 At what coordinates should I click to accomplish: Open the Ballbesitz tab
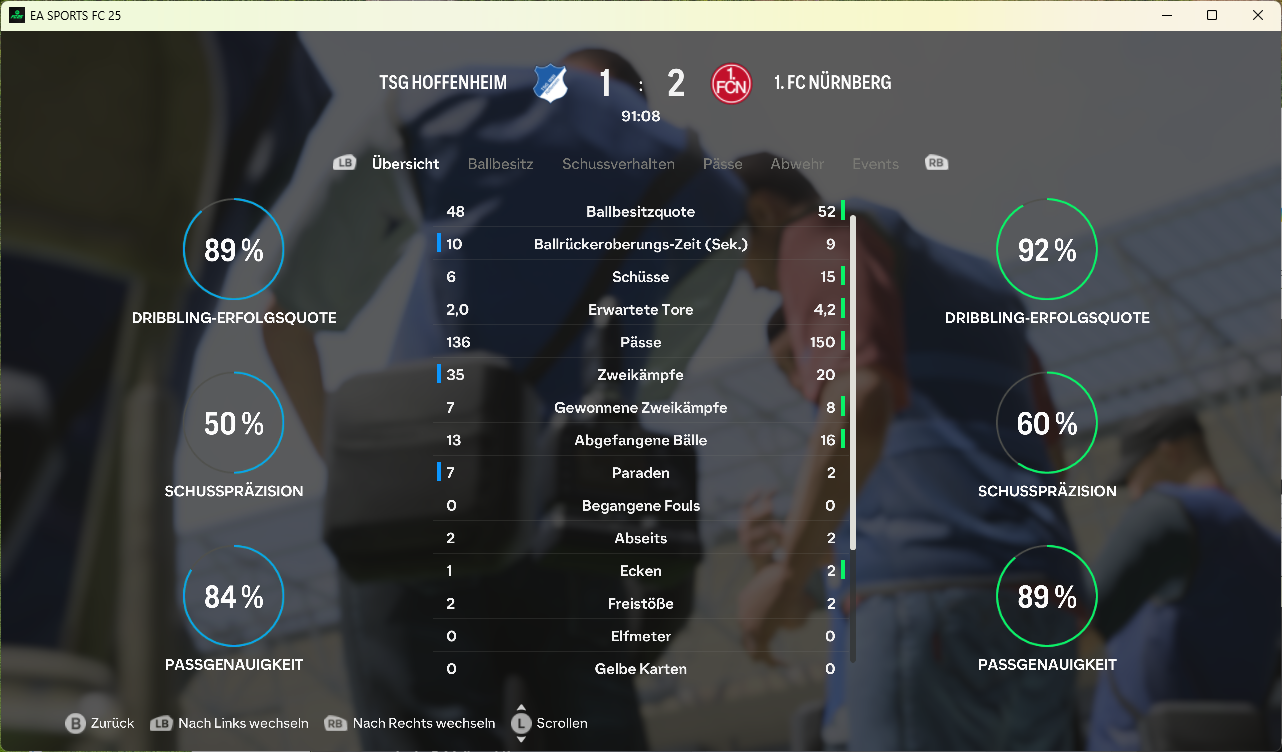point(500,164)
